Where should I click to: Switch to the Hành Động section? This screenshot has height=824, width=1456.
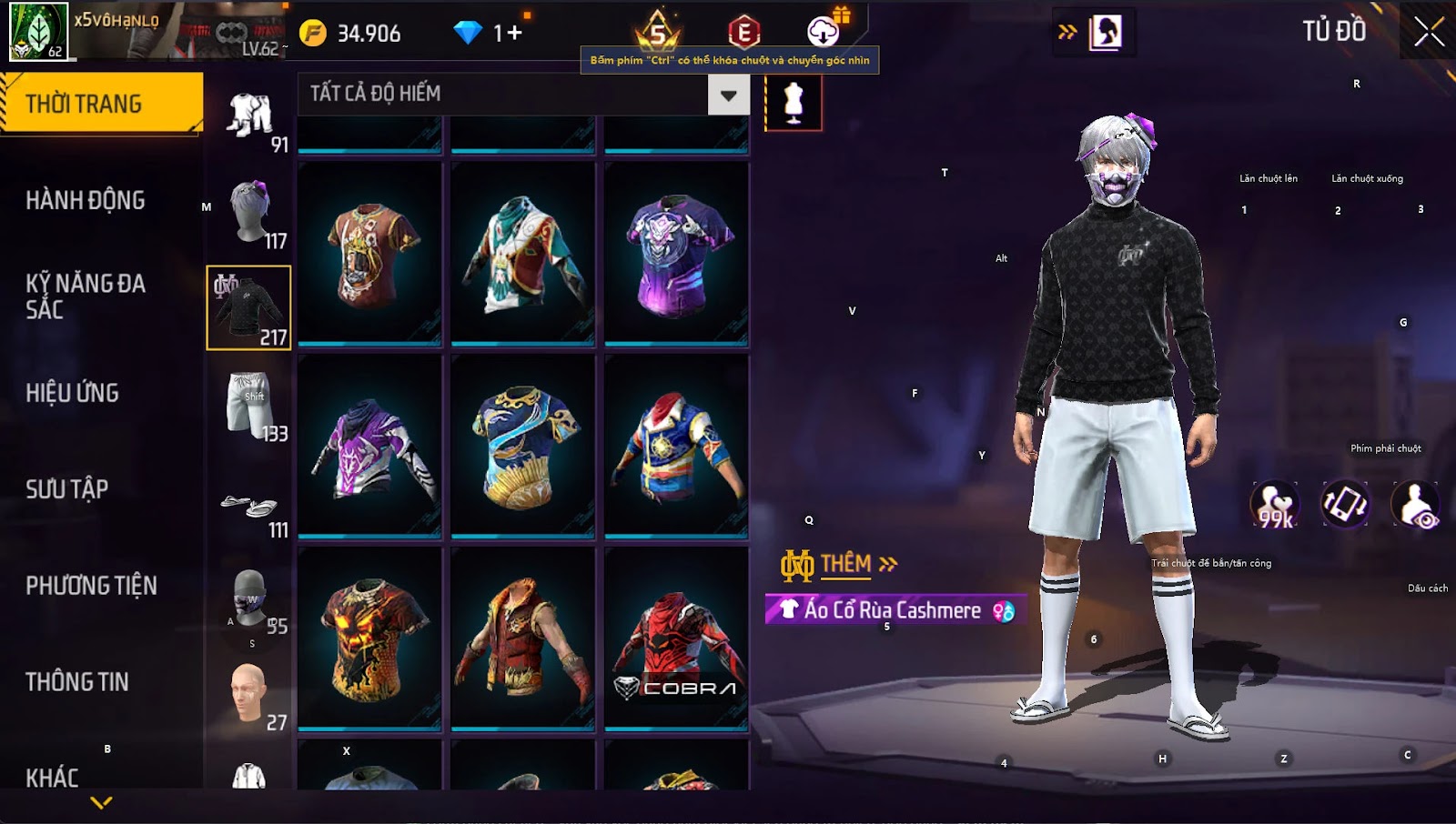(x=86, y=200)
